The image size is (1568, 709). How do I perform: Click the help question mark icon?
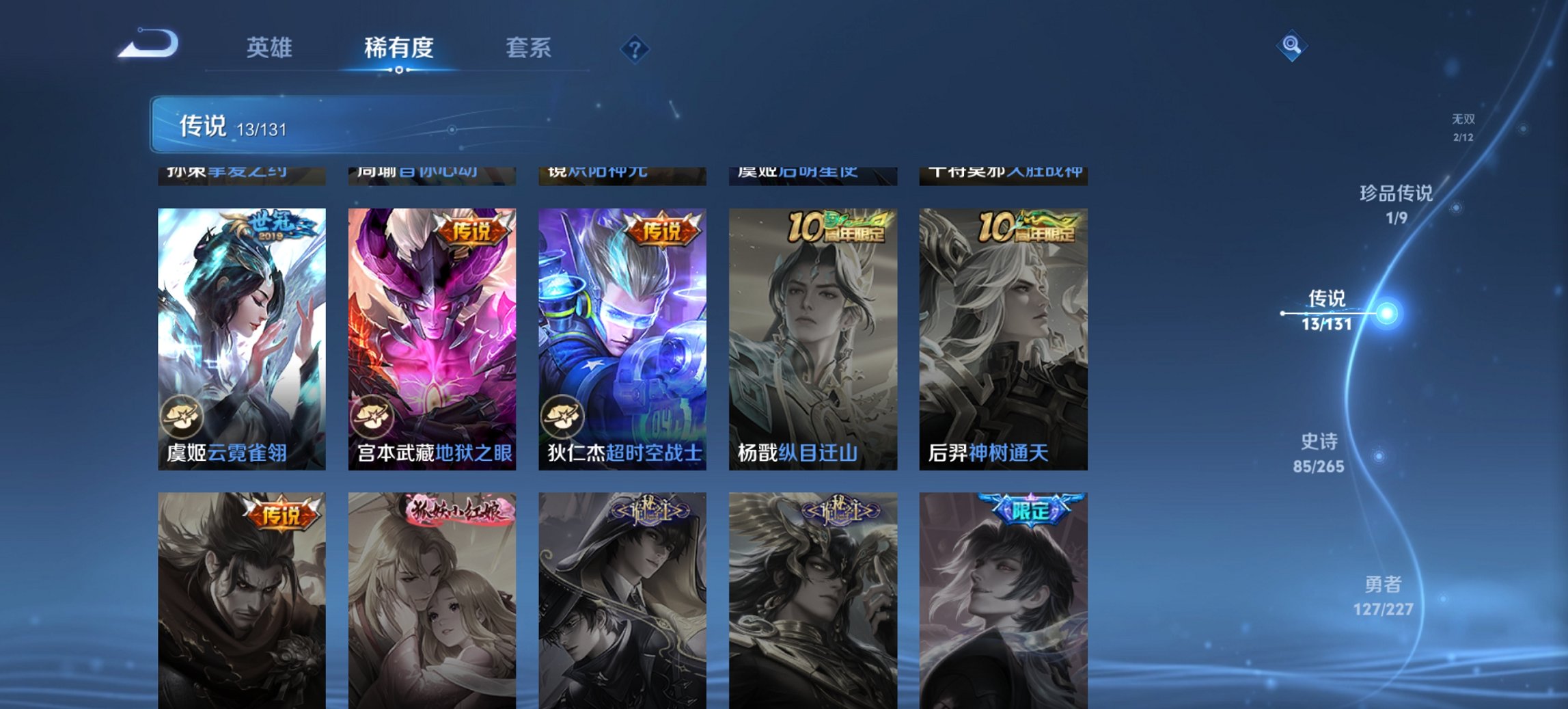click(635, 48)
